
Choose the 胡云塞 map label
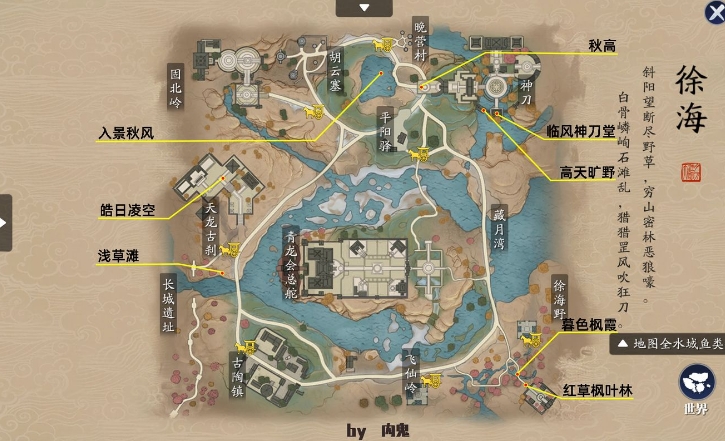point(335,71)
